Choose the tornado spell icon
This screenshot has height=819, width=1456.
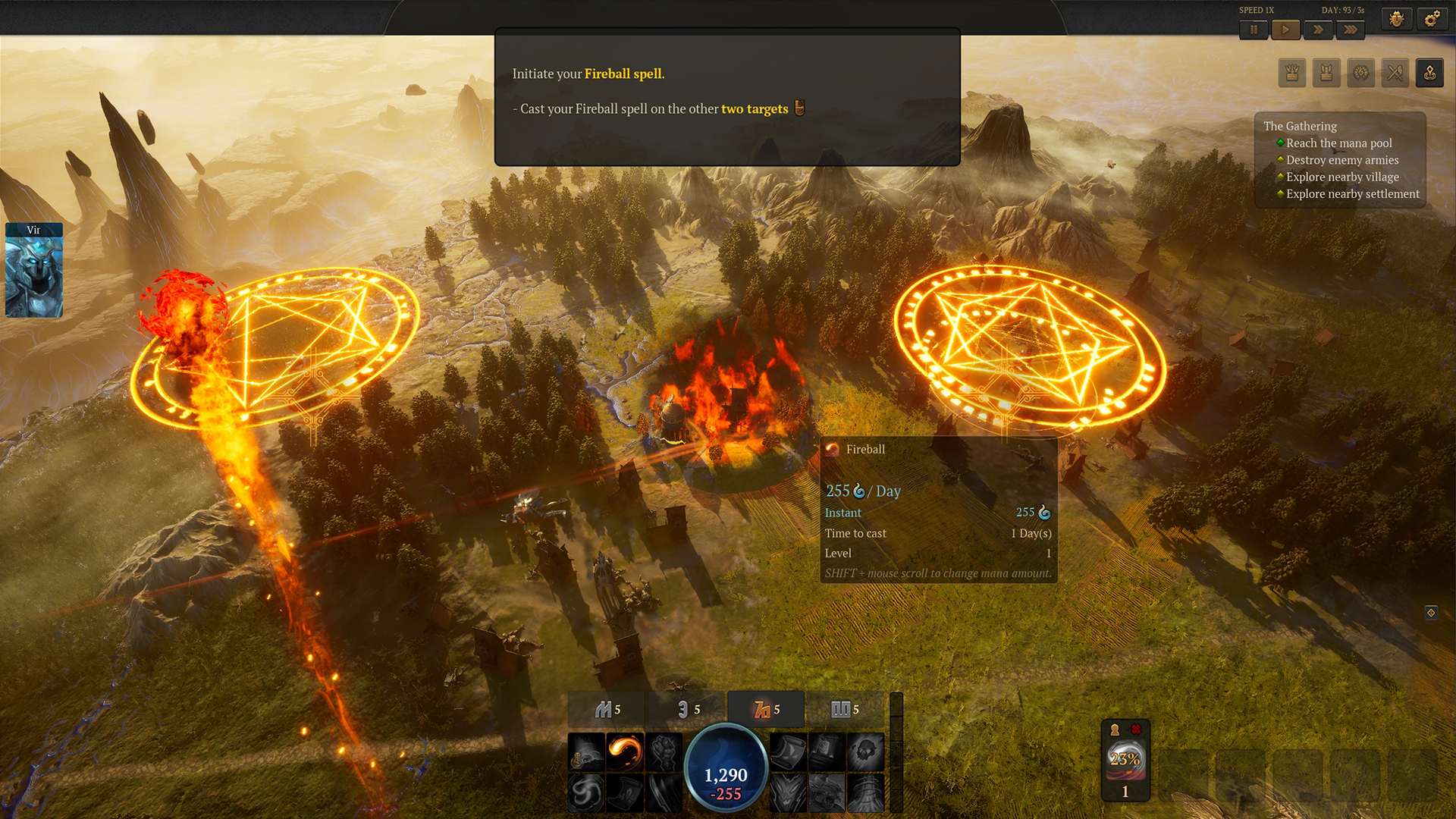point(865,792)
